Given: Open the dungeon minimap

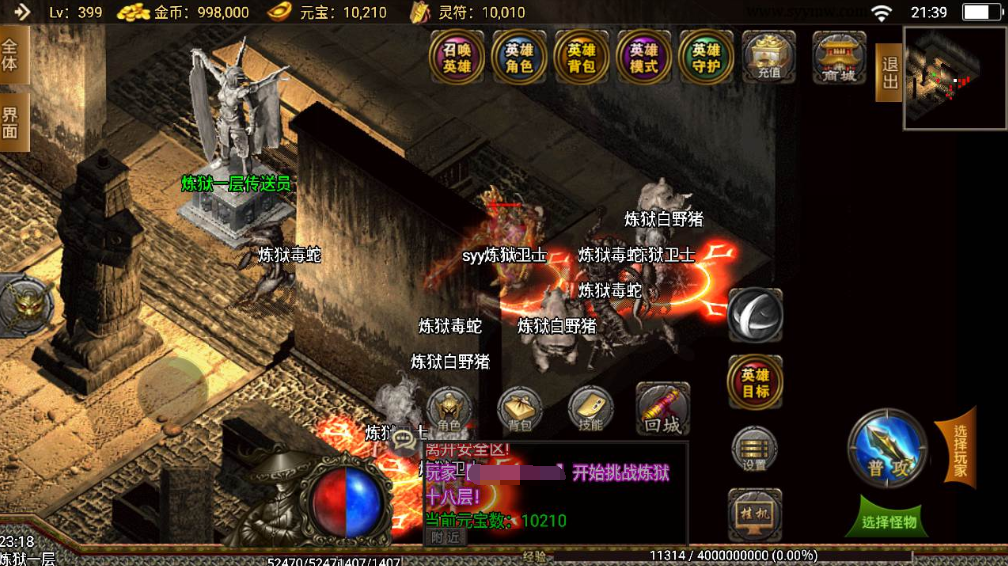Looking at the screenshot, I should pos(954,77).
